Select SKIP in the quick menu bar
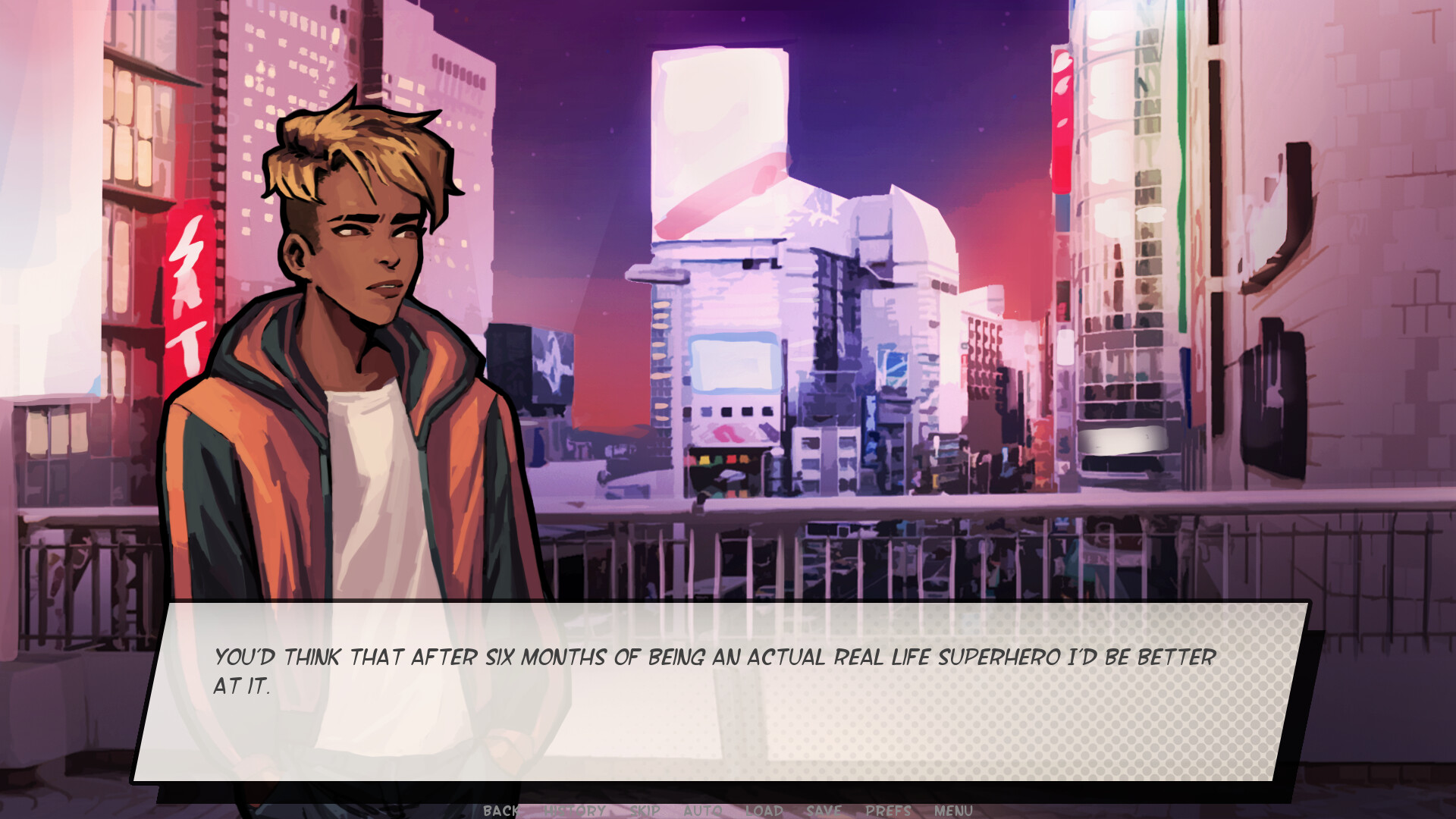The height and width of the screenshot is (819, 1456). 642,811
